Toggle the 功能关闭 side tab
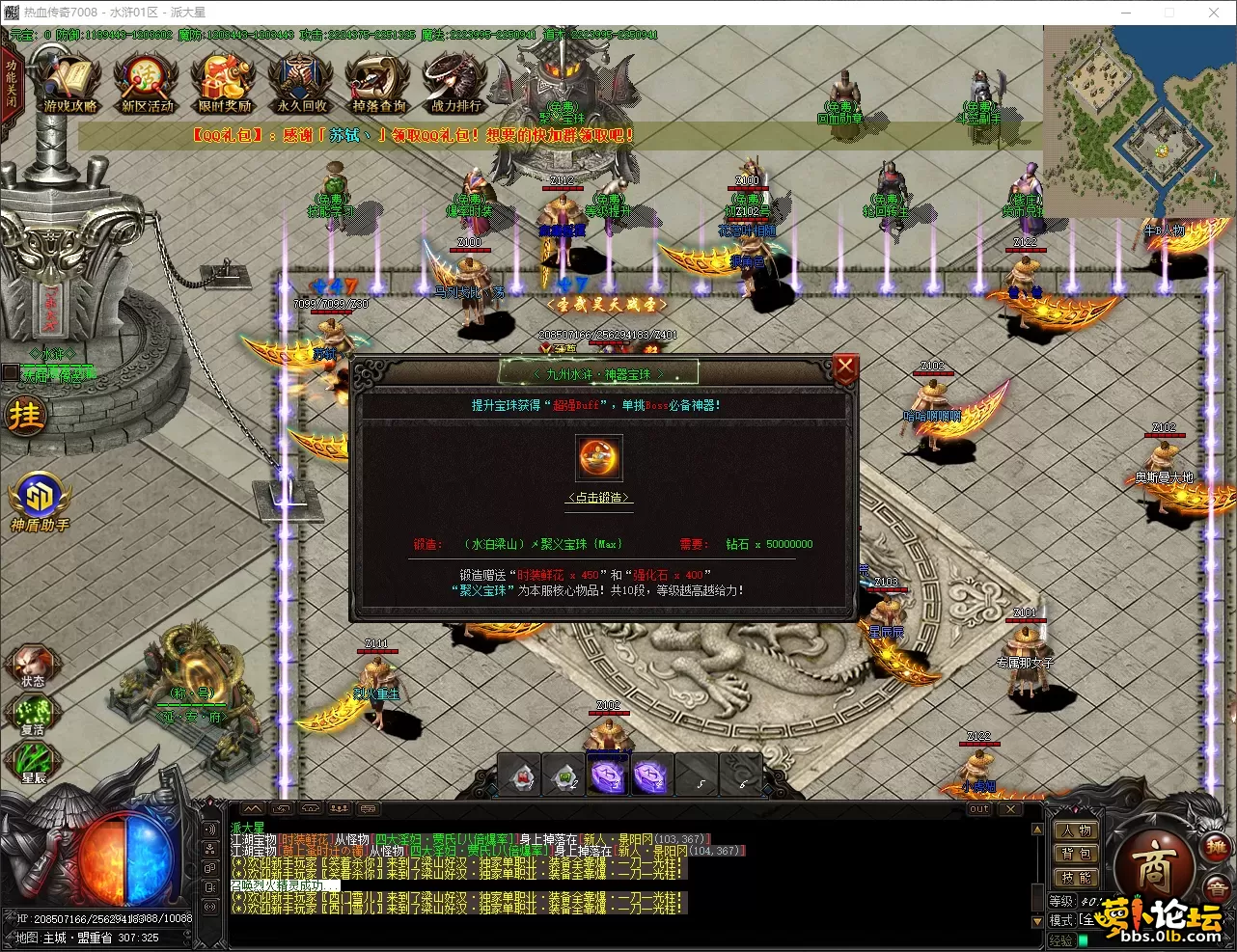The image size is (1237, 952). point(11,84)
